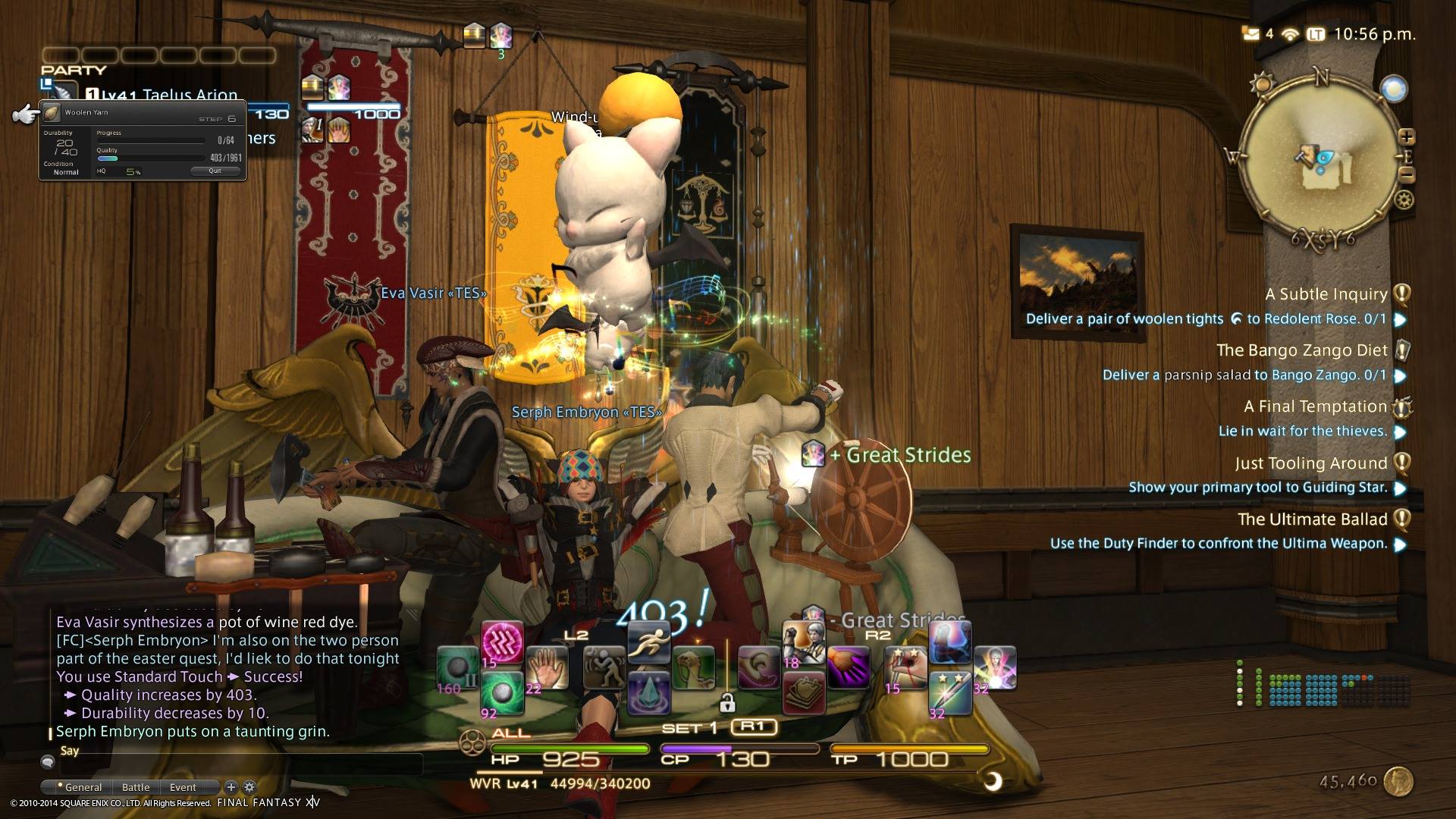Open the Event chat tab

click(x=183, y=787)
